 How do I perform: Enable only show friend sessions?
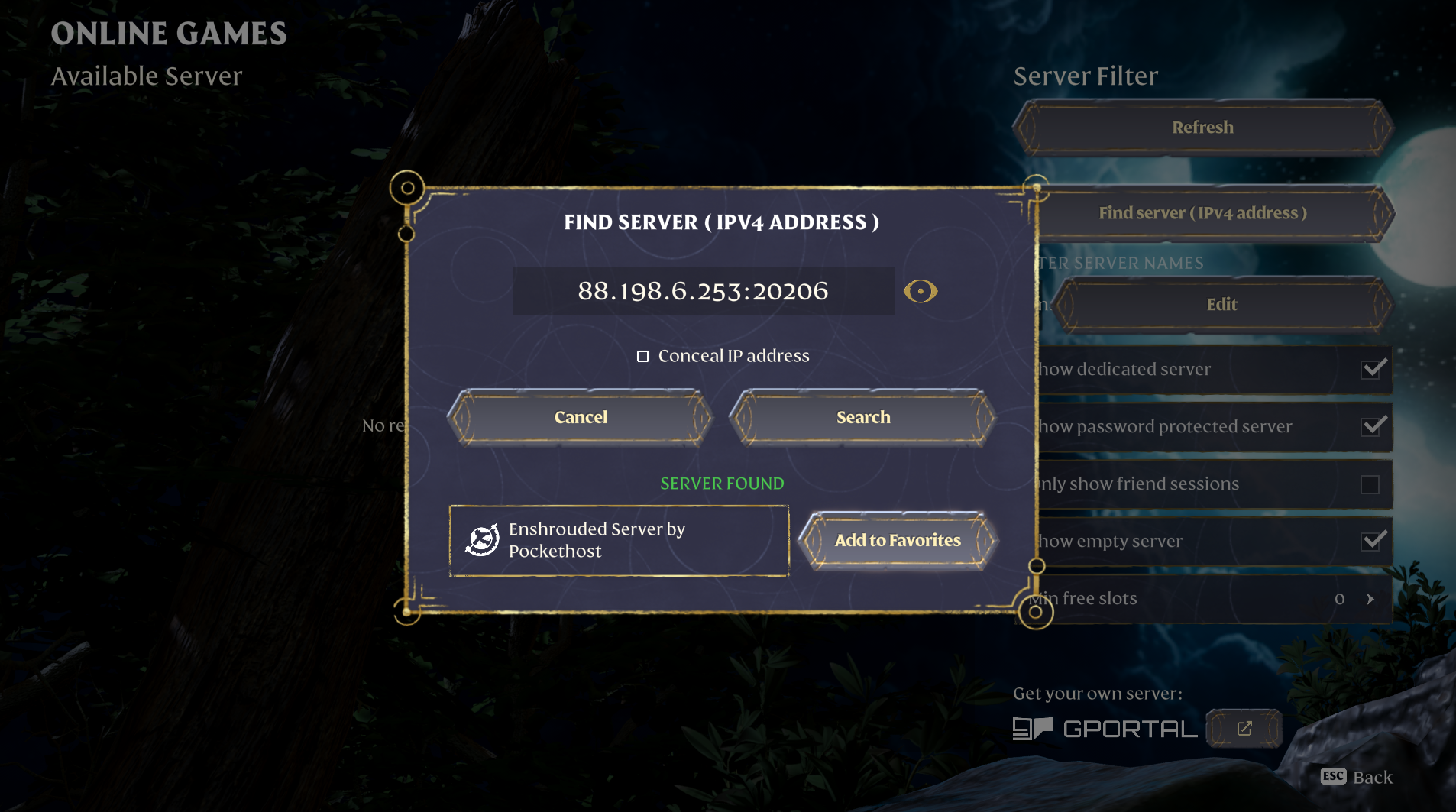point(1370,484)
